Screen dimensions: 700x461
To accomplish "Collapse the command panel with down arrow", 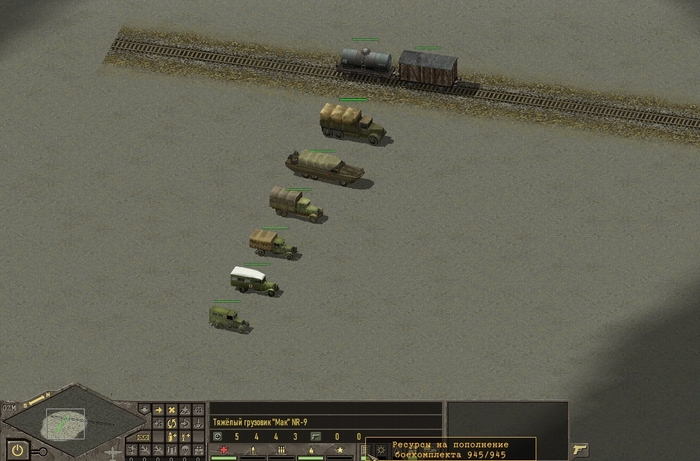I will coord(145,410).
